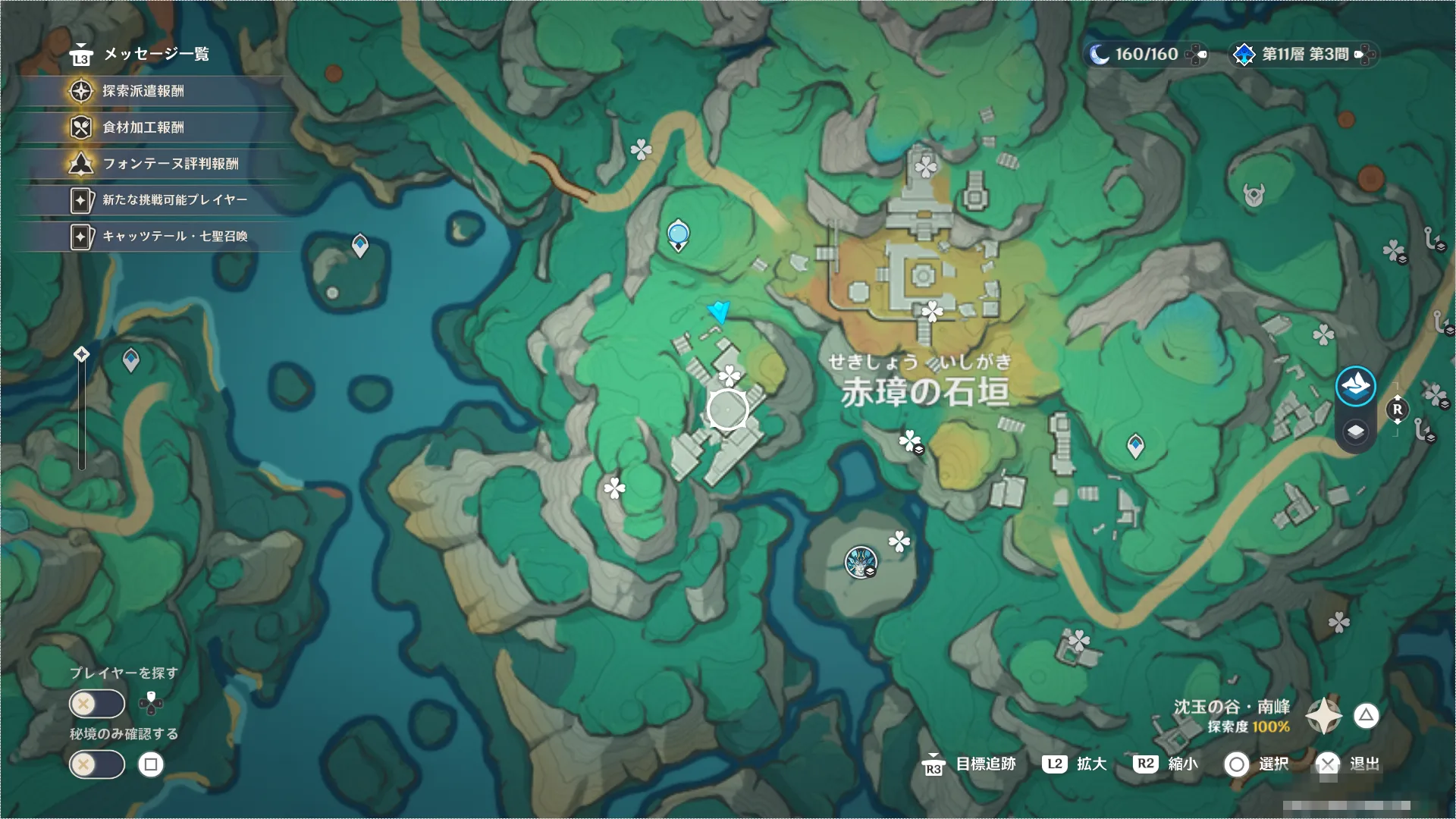Click the horned domain marker

point(1254,196)
